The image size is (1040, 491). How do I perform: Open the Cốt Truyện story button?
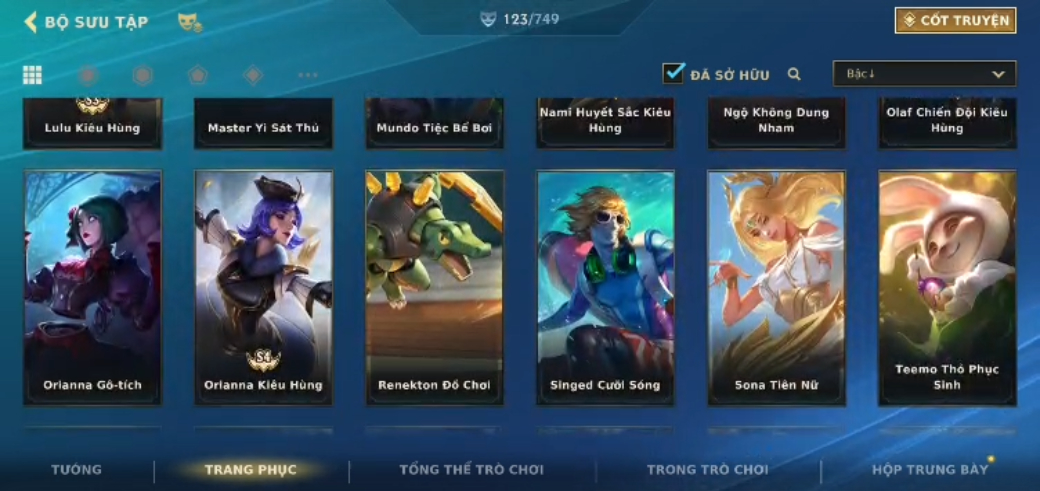tap(955, 21)
